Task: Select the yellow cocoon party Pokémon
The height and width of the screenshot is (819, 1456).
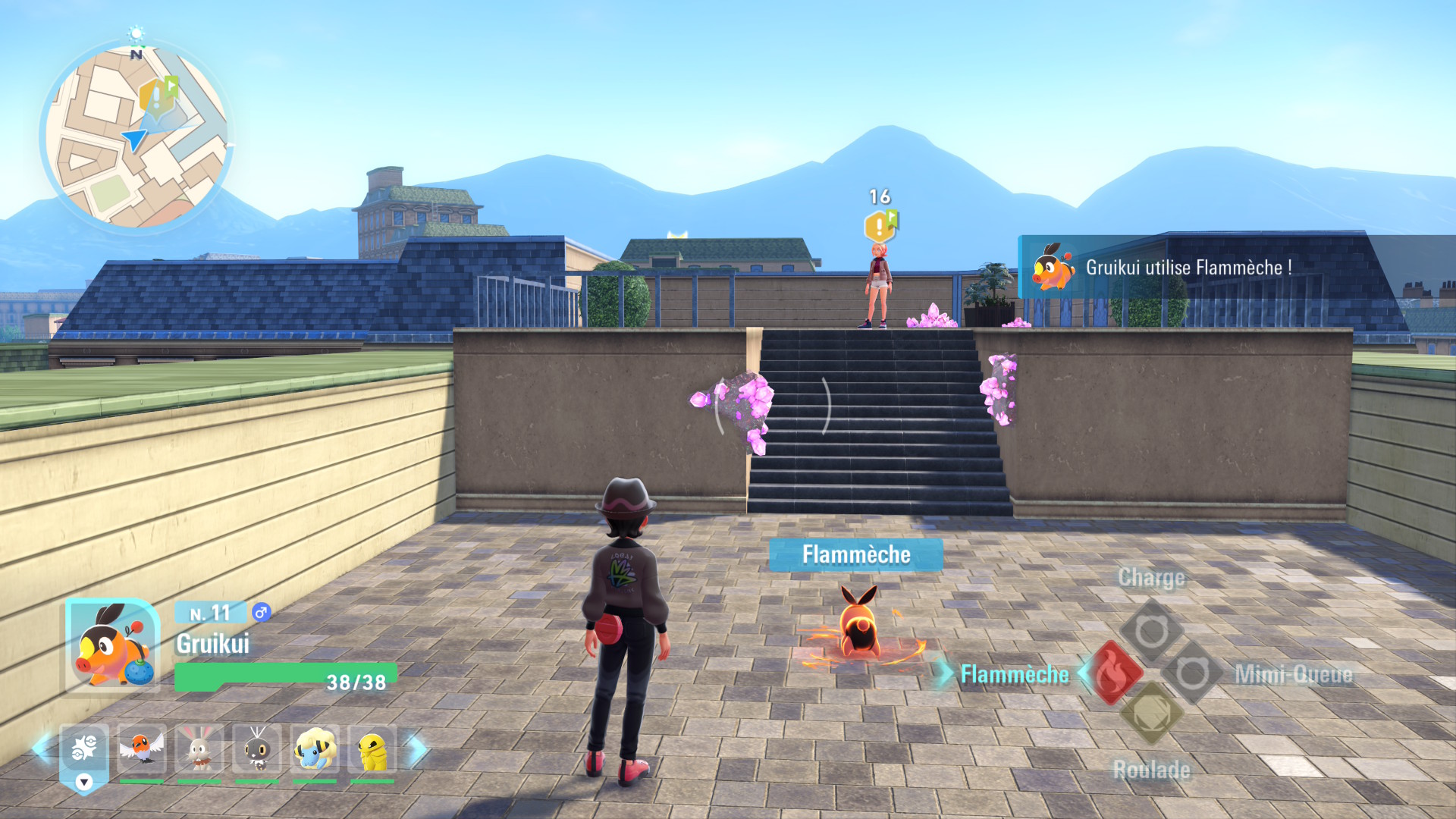Action: 372,750
